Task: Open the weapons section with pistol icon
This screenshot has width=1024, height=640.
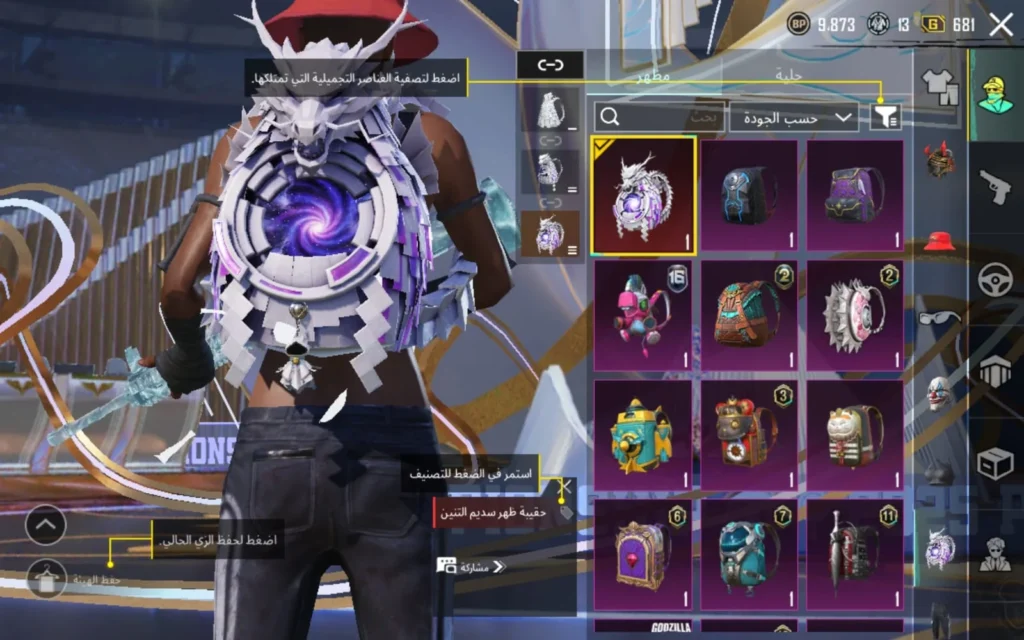Action: (994, 185)
